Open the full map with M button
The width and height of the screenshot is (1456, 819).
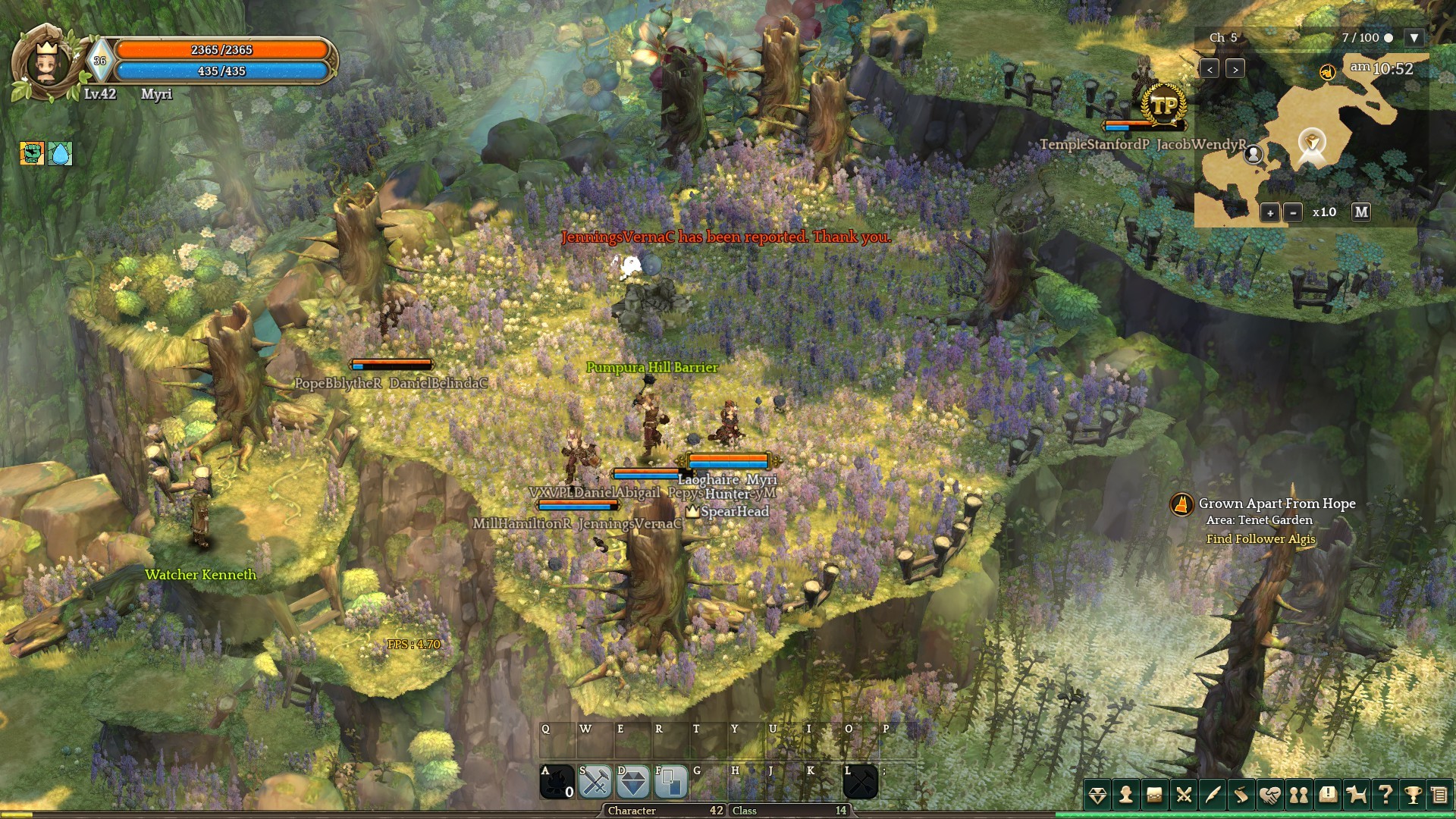click(1361, 212)
